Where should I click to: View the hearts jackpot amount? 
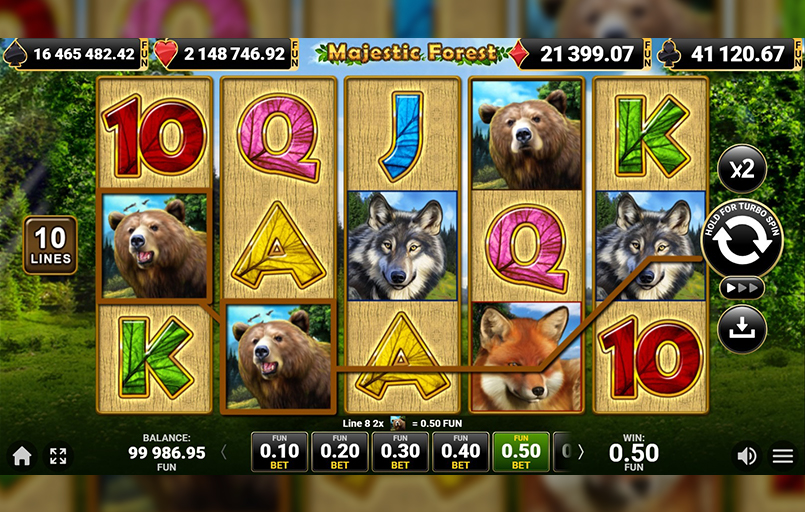[x=234, y=54]
